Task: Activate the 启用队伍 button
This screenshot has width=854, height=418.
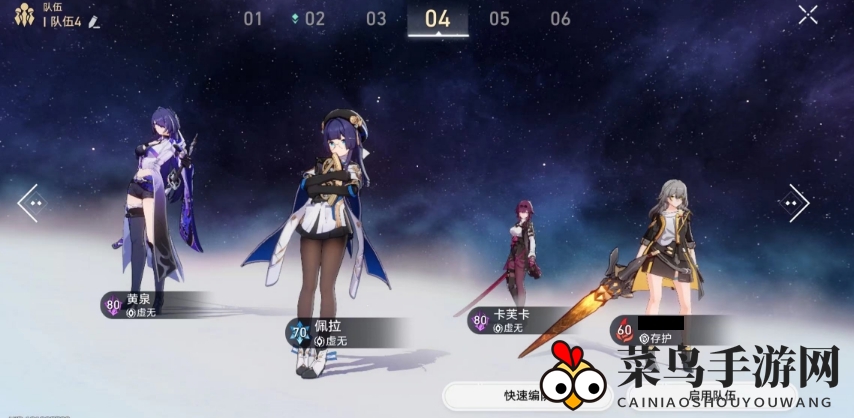Action: [x=712, y=395]
